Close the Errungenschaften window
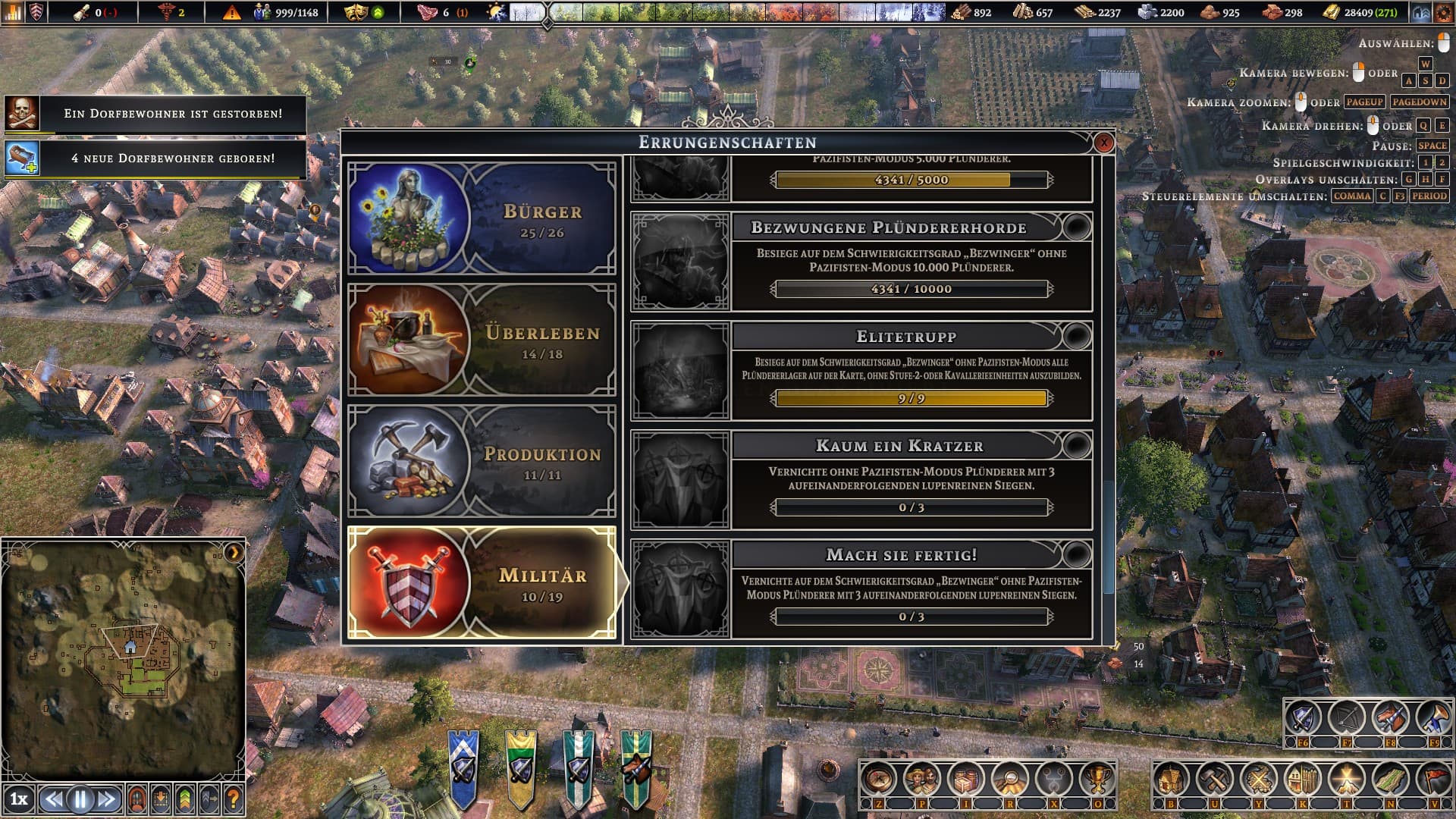This screenshot has height=819, width=1456. pyautogui.click(x=1103, y=143)
